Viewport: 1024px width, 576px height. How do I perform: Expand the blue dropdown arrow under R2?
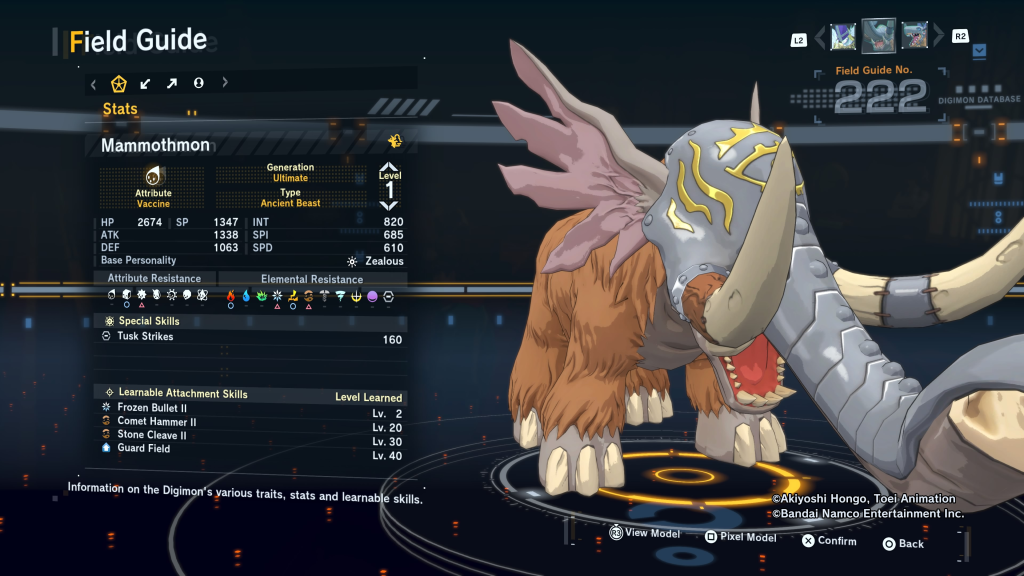point(979,49)
